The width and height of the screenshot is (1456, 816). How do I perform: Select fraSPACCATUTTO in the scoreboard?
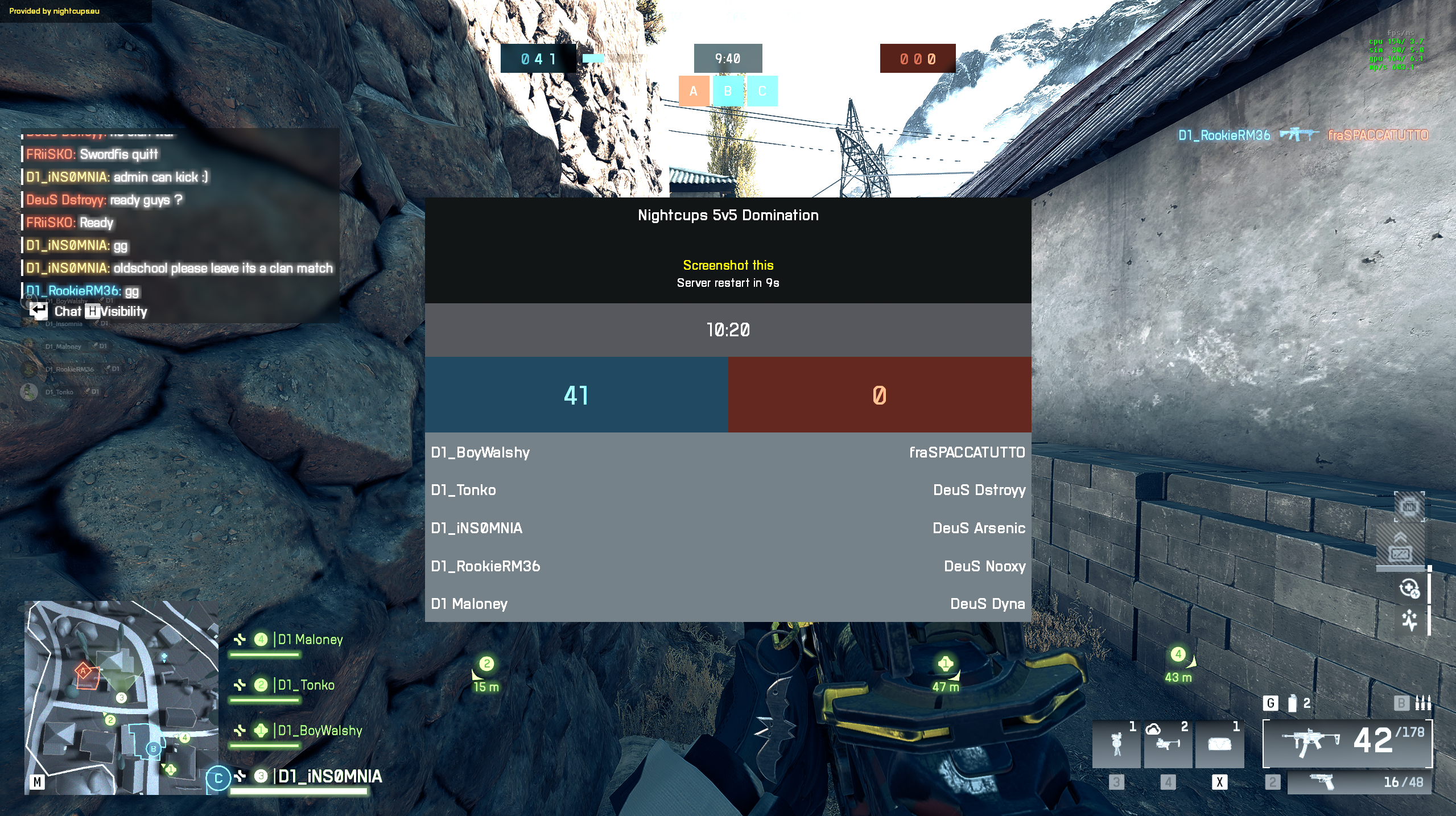click(x=967, y=452)
